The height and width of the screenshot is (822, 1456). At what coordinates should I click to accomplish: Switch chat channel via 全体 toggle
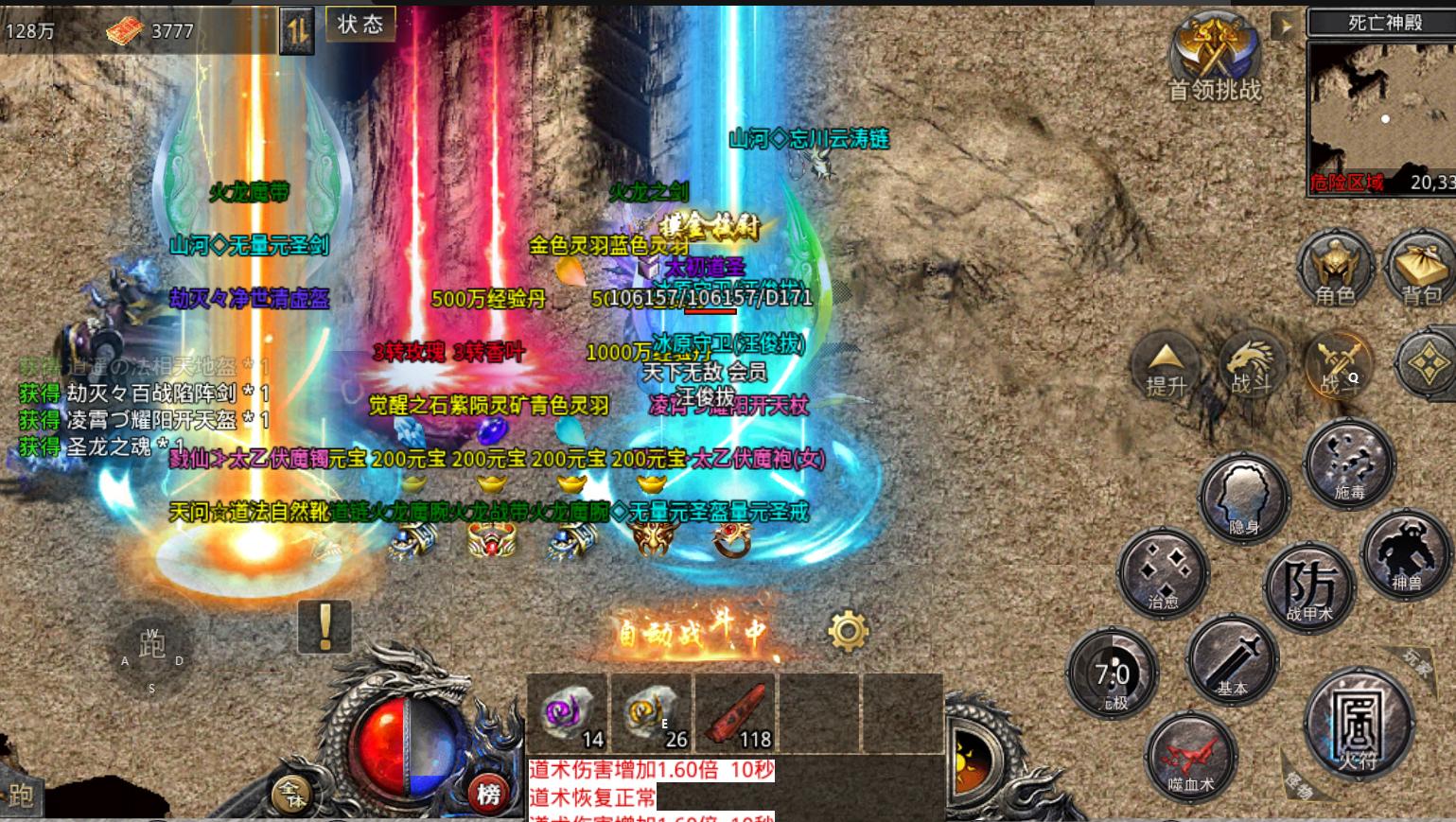tap(293, 795)
